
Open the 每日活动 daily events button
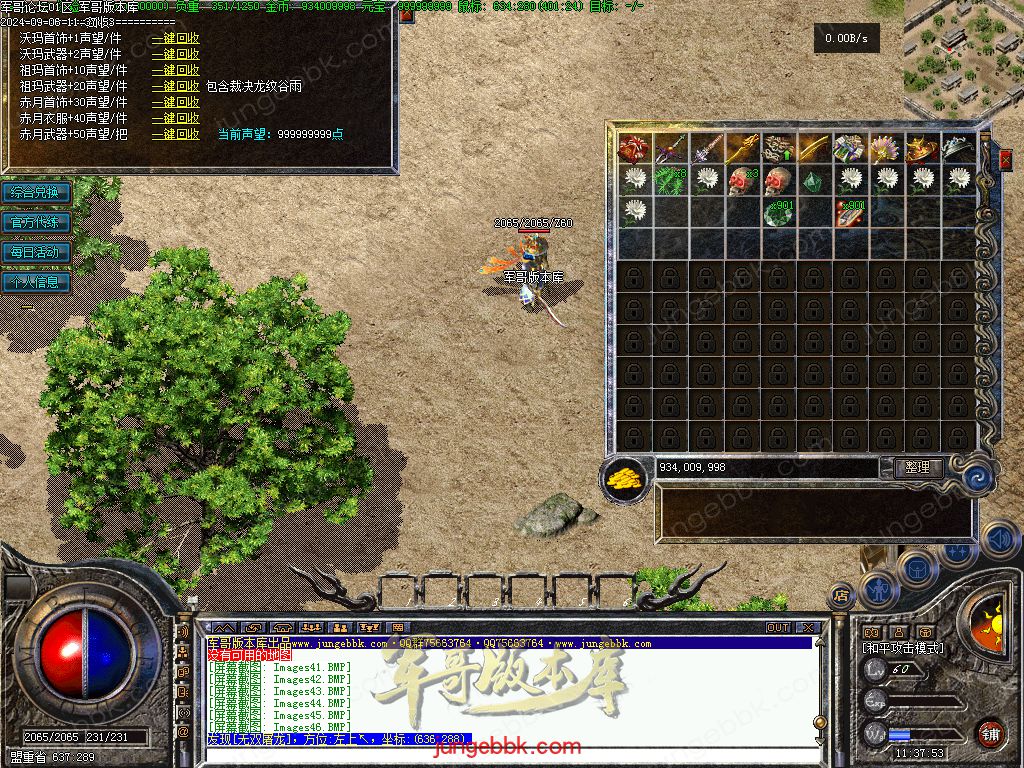click(x=36, y=252)
